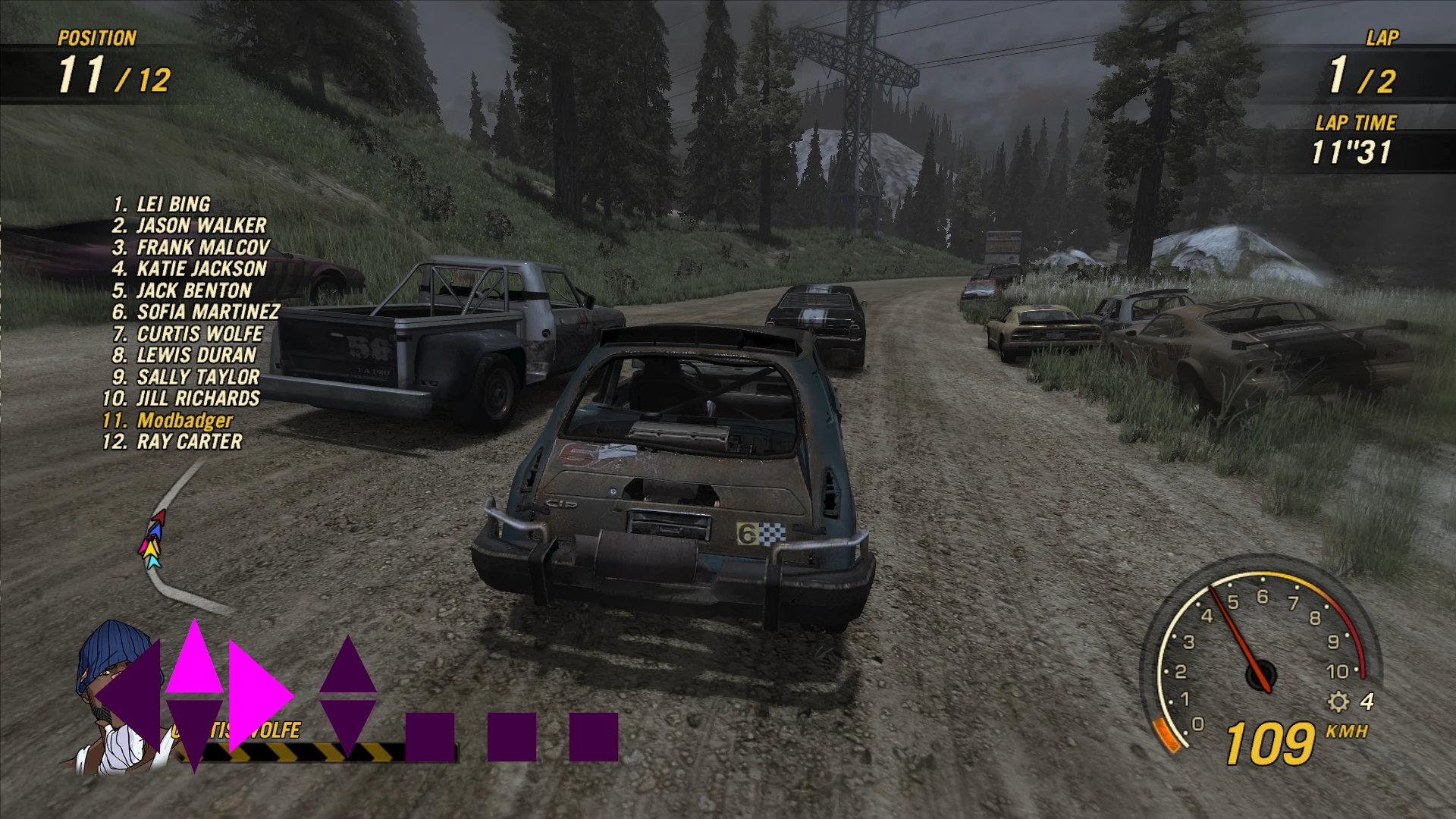Select Jill Richards in the leaderboard
This screenshot has width=1456, height=819.
(181, 398)
